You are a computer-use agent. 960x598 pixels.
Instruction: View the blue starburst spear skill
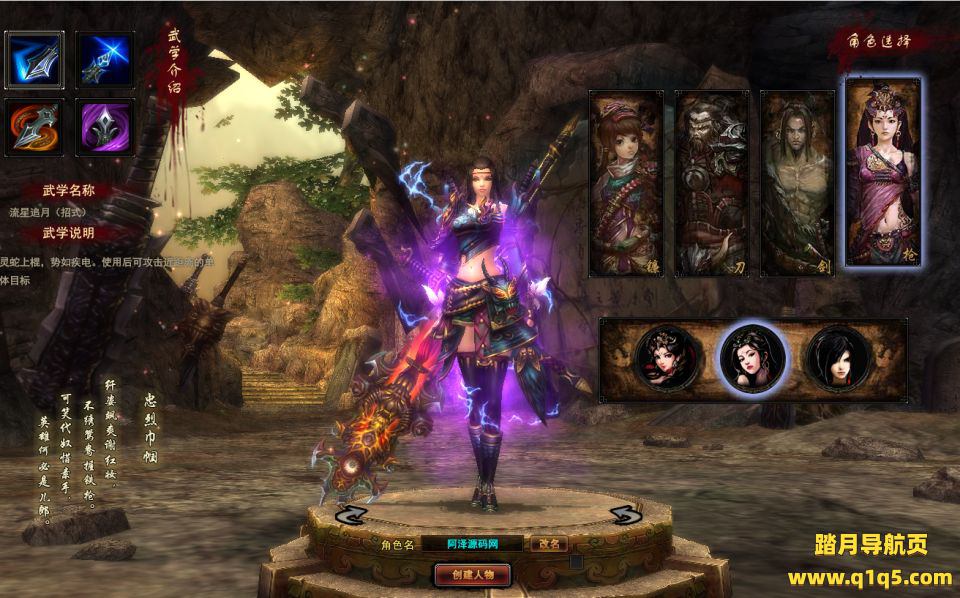[105, 60]
